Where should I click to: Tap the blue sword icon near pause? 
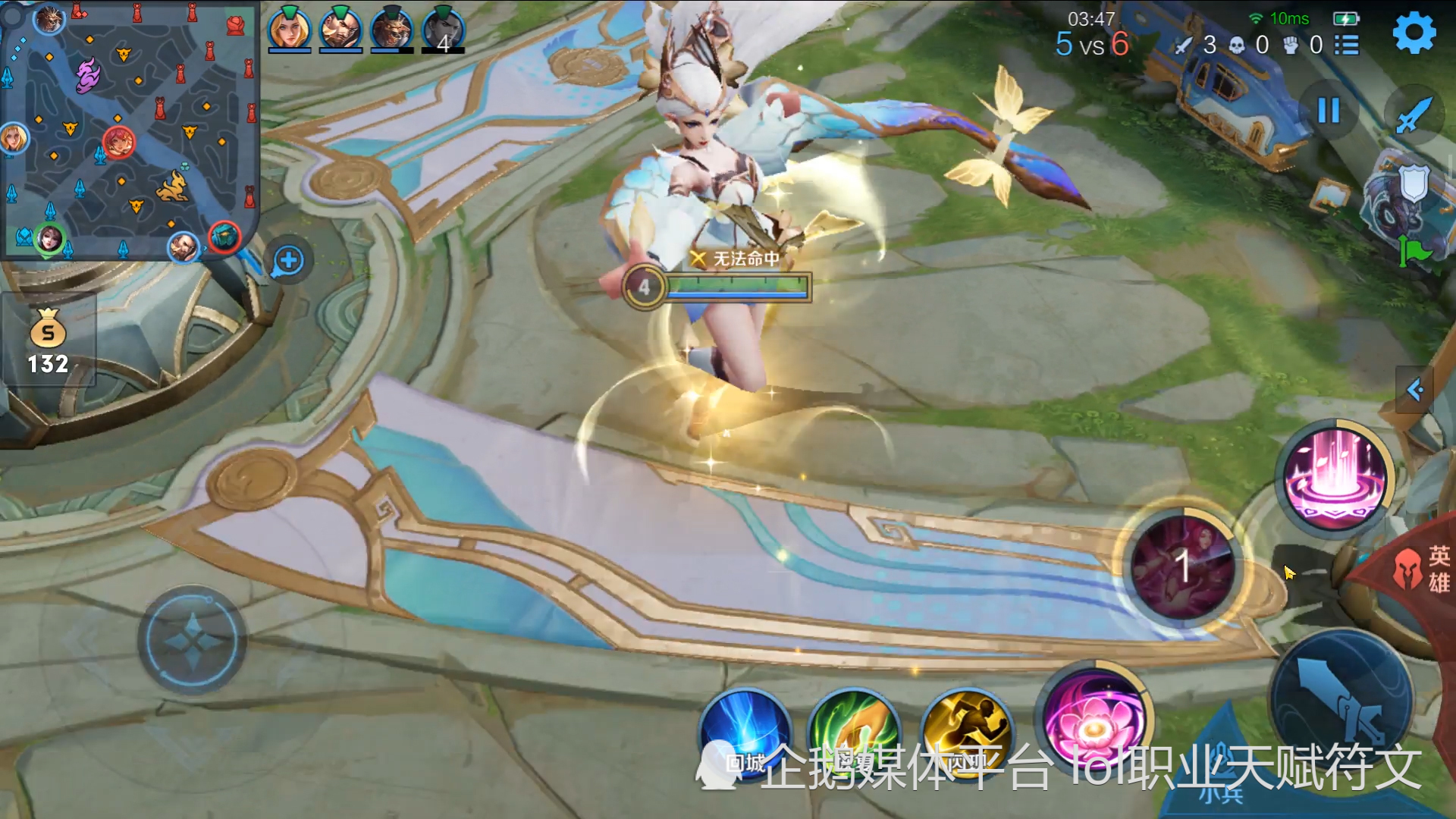point(1414,115)
